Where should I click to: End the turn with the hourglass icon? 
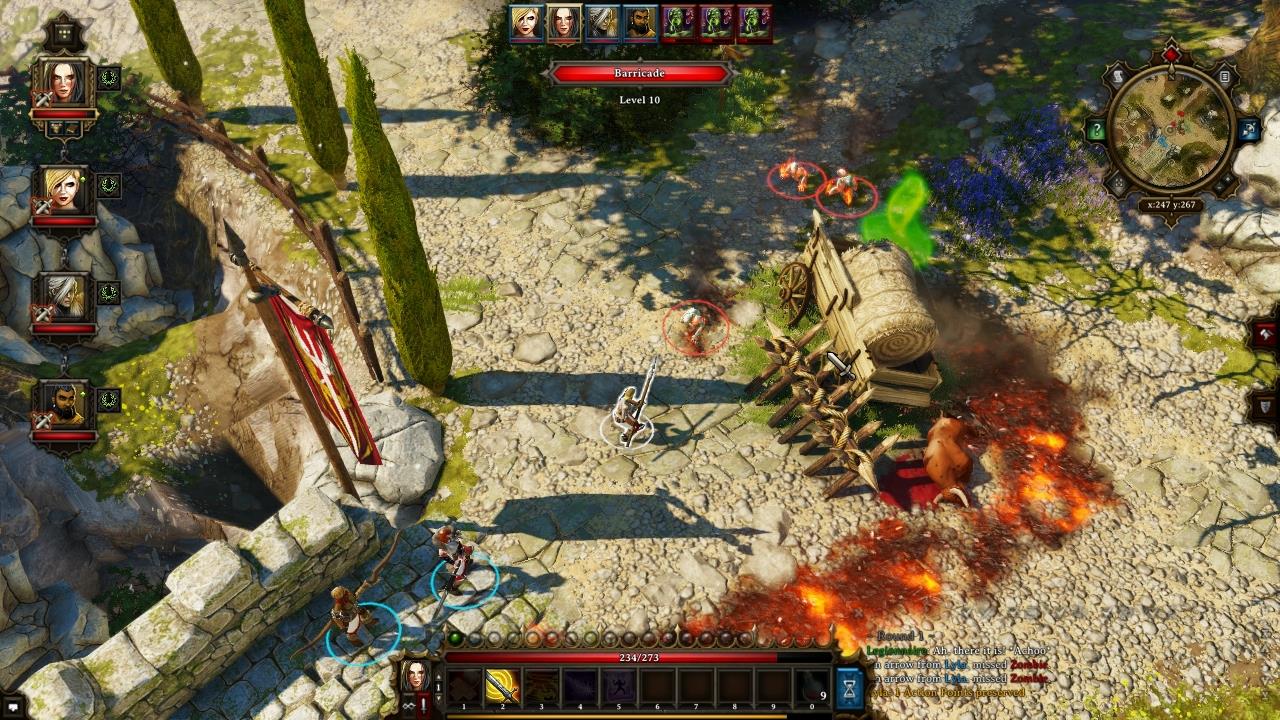pos(849,686)
